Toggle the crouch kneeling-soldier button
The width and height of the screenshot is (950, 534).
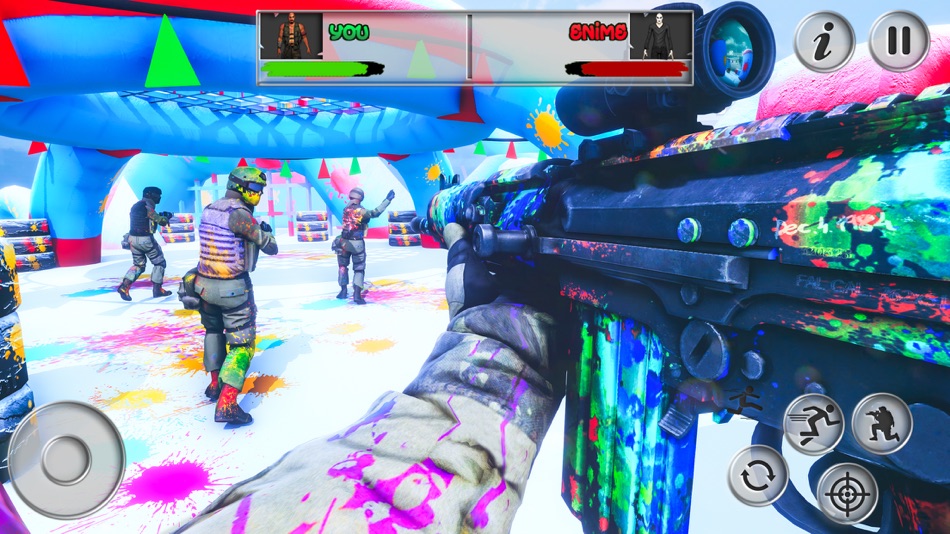pyautogui.click(x=882, y=424)
